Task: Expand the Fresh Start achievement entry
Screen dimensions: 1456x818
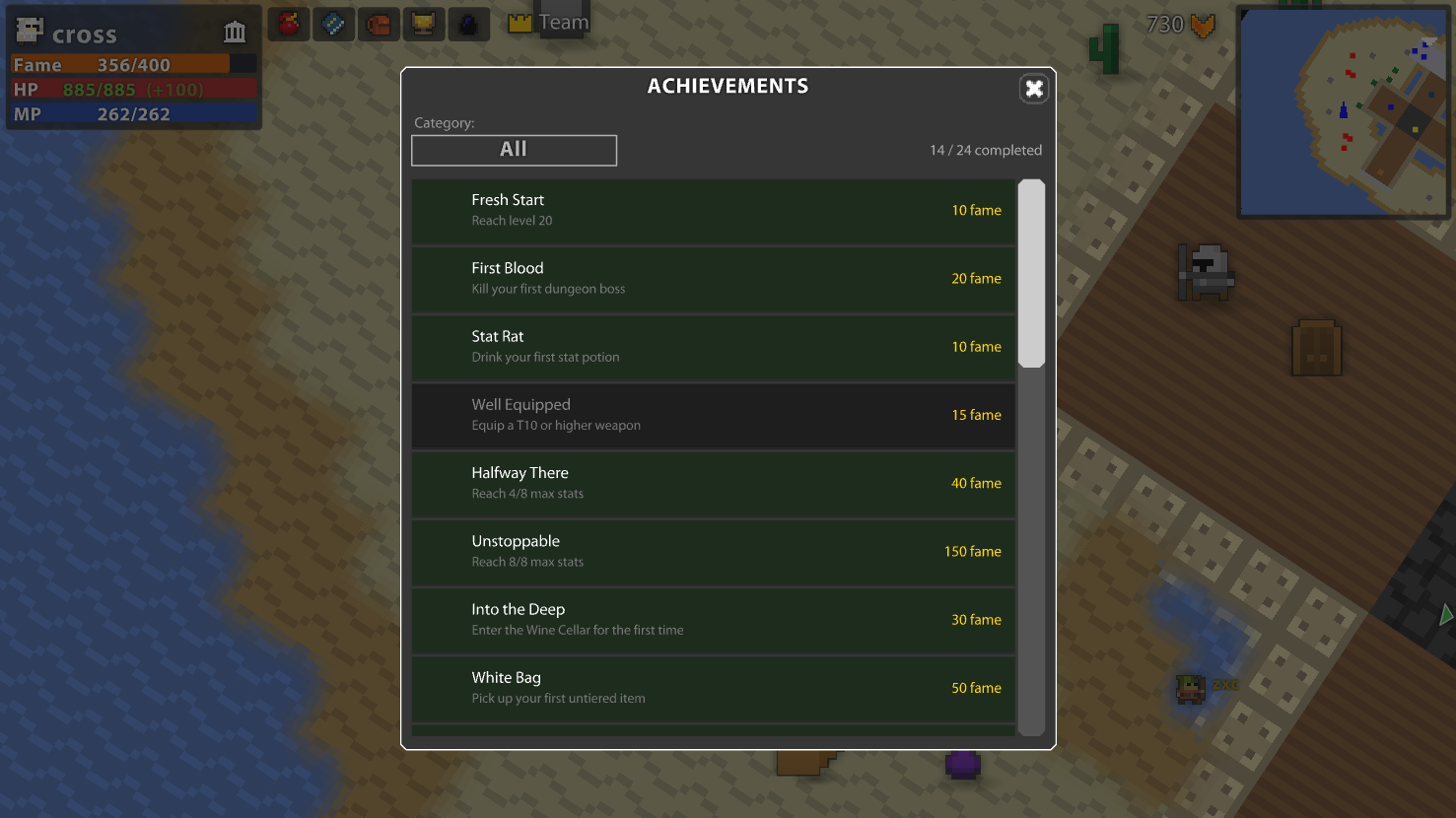Action: 713,210
